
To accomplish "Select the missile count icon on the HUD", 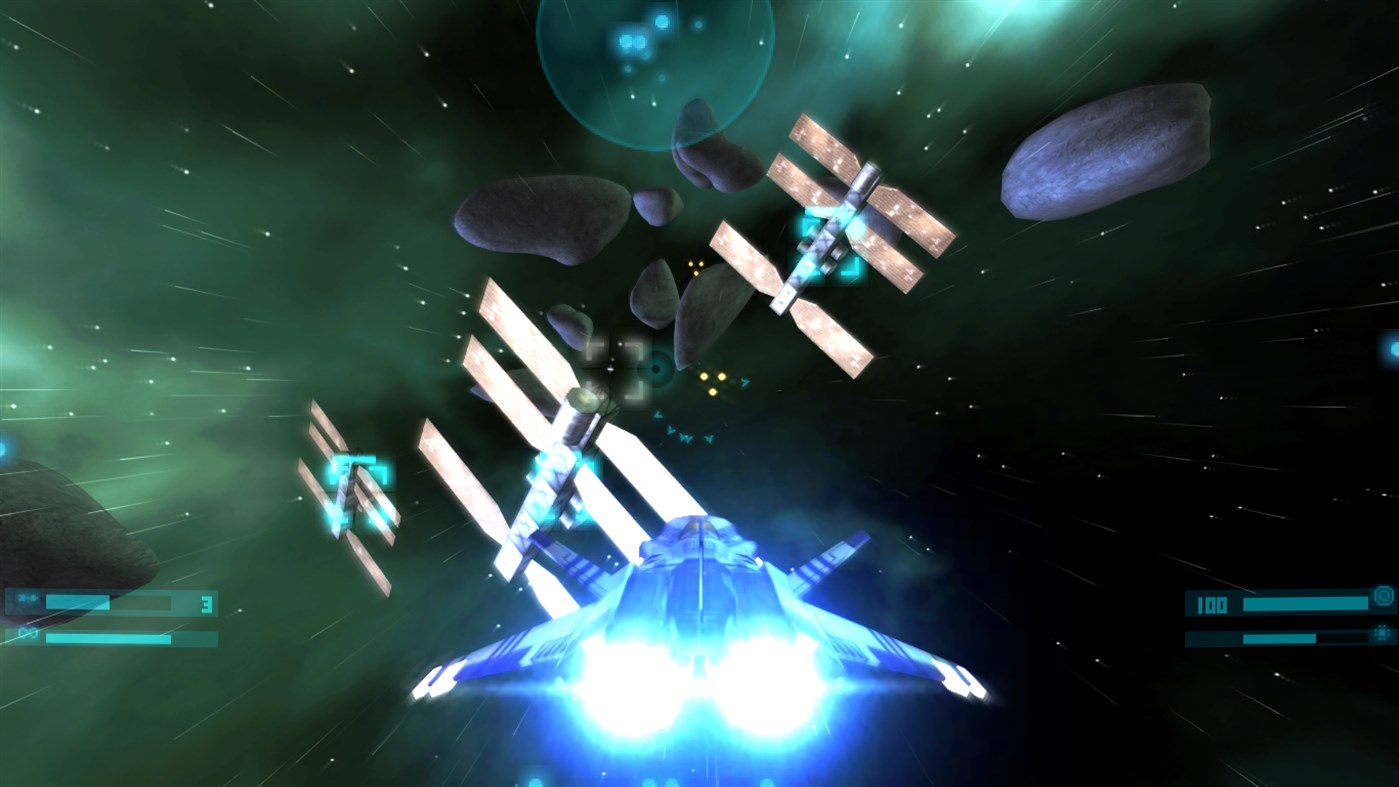I will click(x=27, y=598).
